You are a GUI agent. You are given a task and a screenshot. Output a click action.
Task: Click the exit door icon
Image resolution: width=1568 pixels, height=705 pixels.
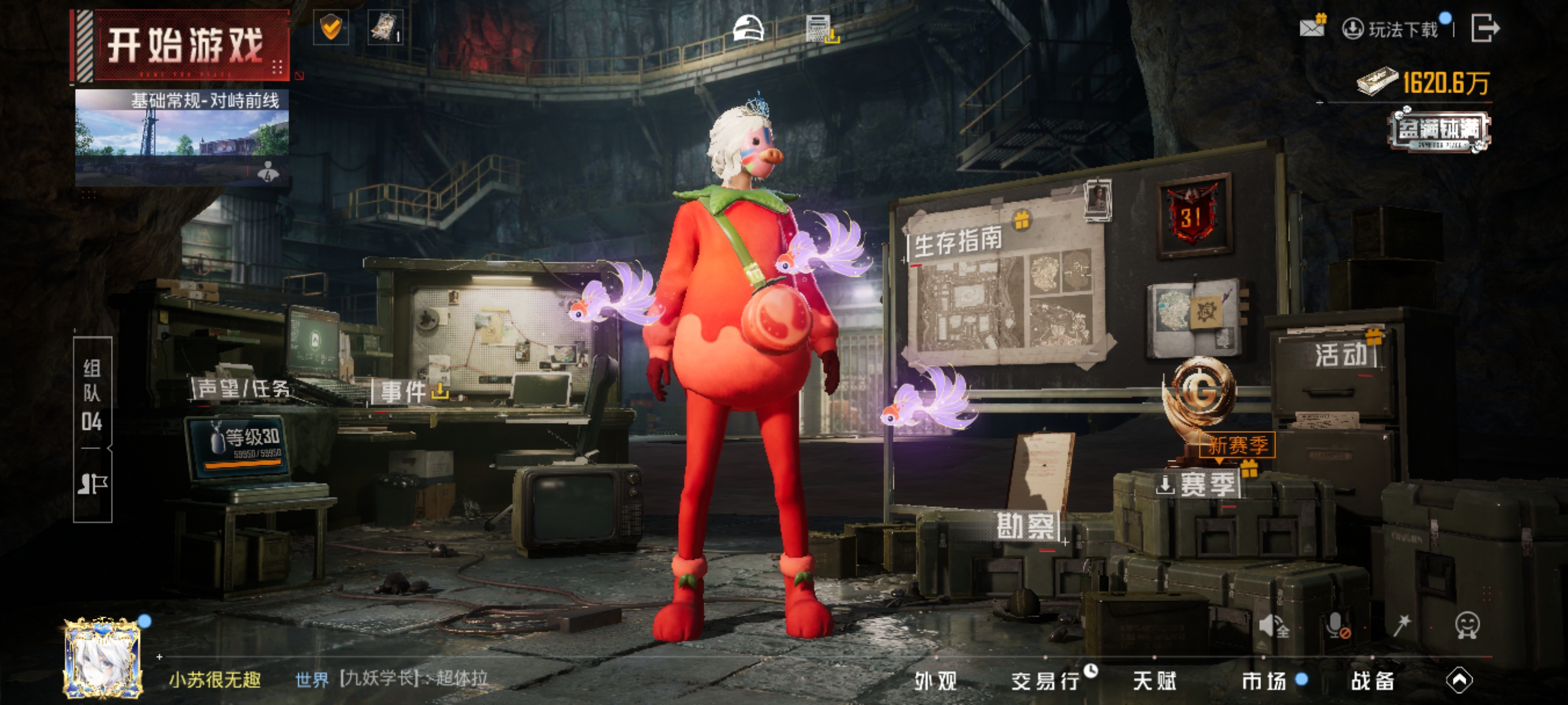click(x=1485, y=28)
